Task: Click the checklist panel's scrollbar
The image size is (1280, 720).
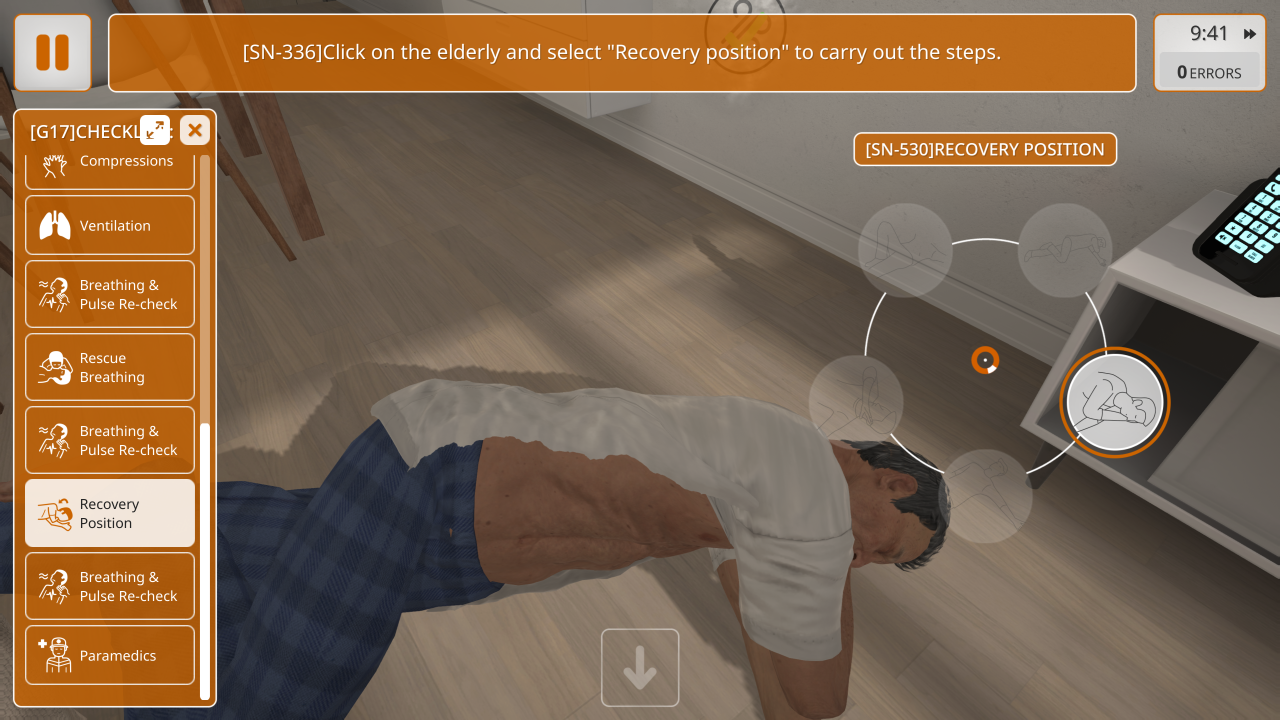Action: [x=205, y=560]
